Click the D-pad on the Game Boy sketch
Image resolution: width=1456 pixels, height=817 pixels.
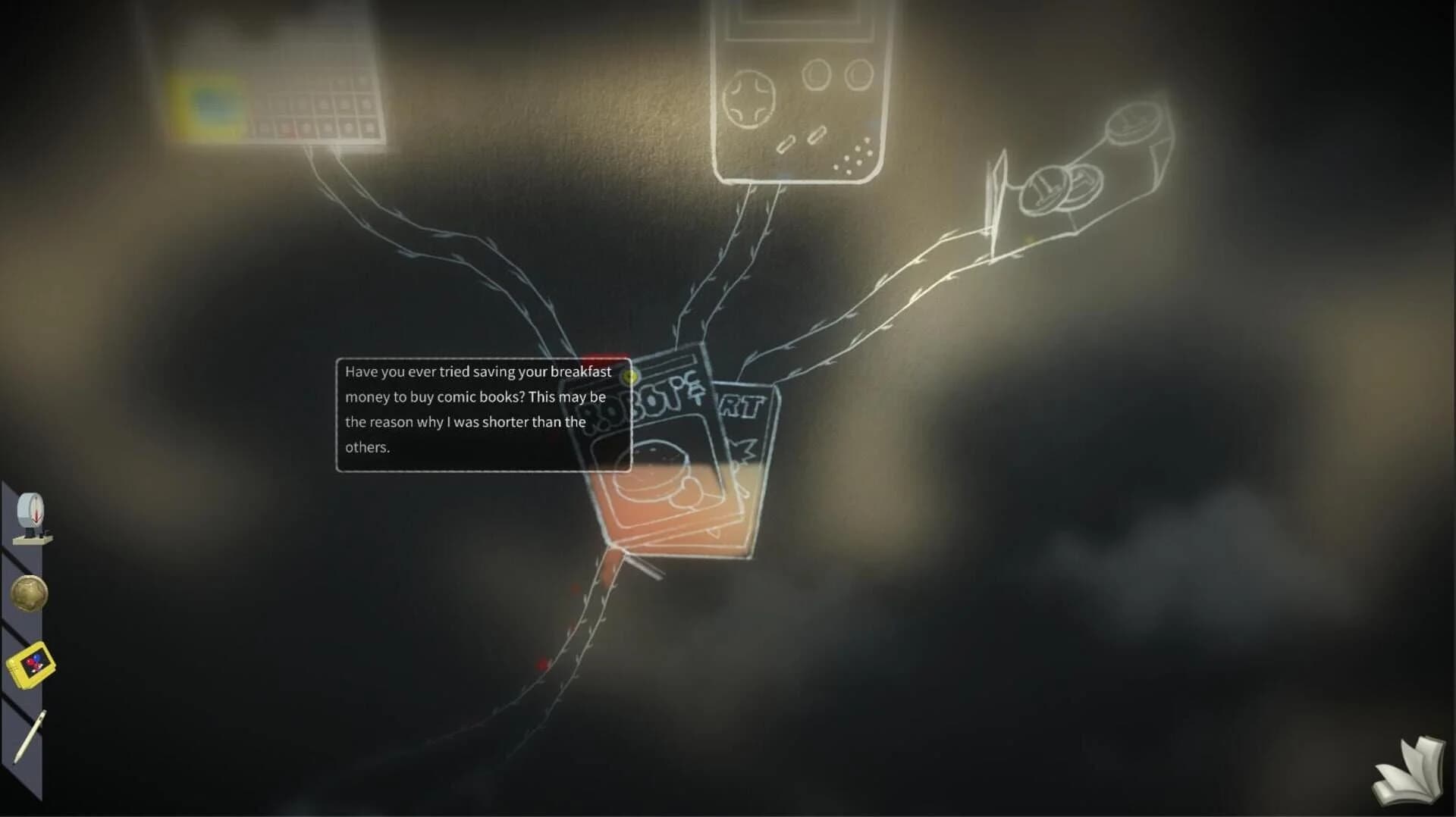(749, 99)
